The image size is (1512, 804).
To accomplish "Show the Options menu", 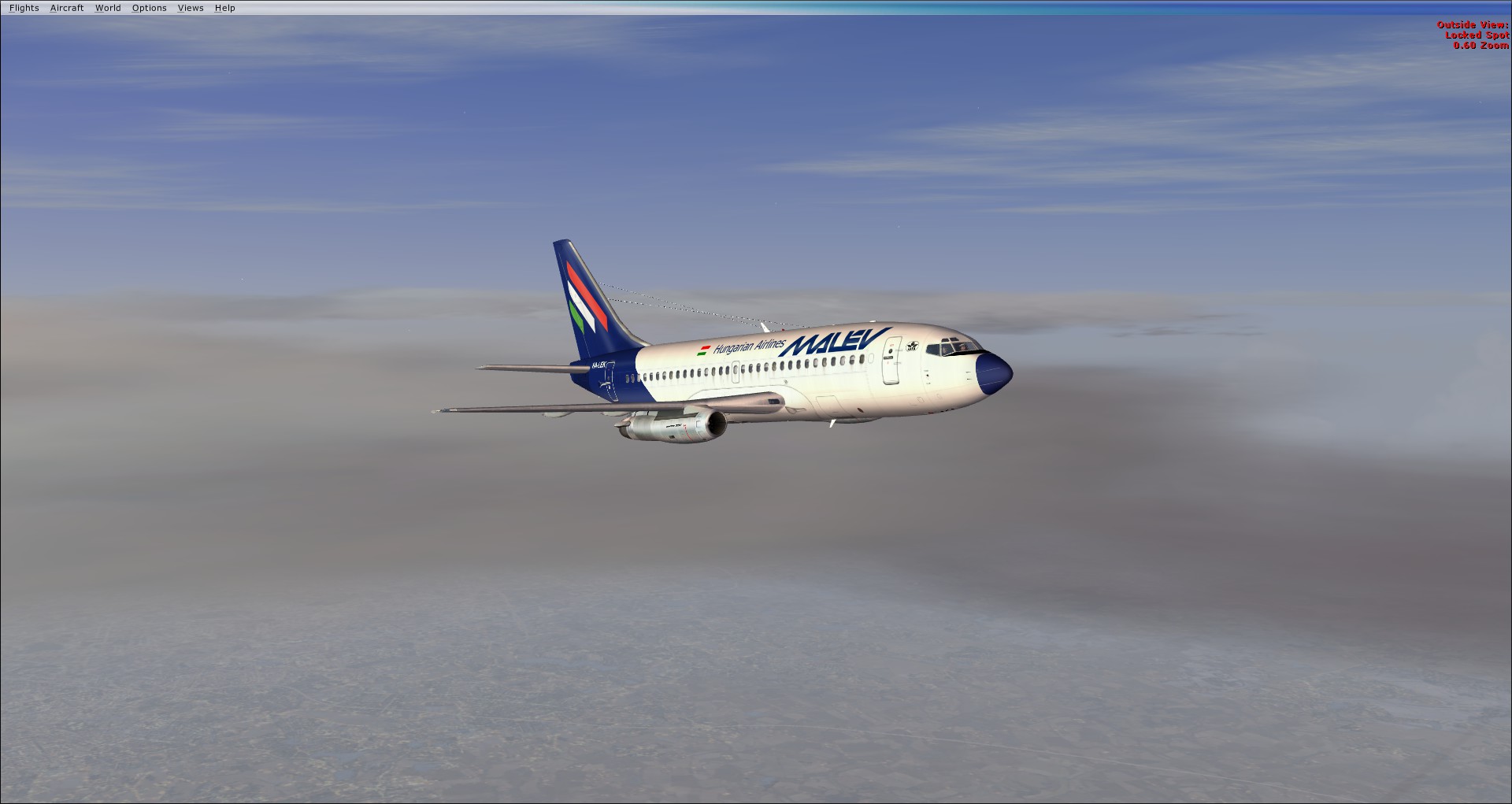I will pyautogui.click(x=149, y=8).
